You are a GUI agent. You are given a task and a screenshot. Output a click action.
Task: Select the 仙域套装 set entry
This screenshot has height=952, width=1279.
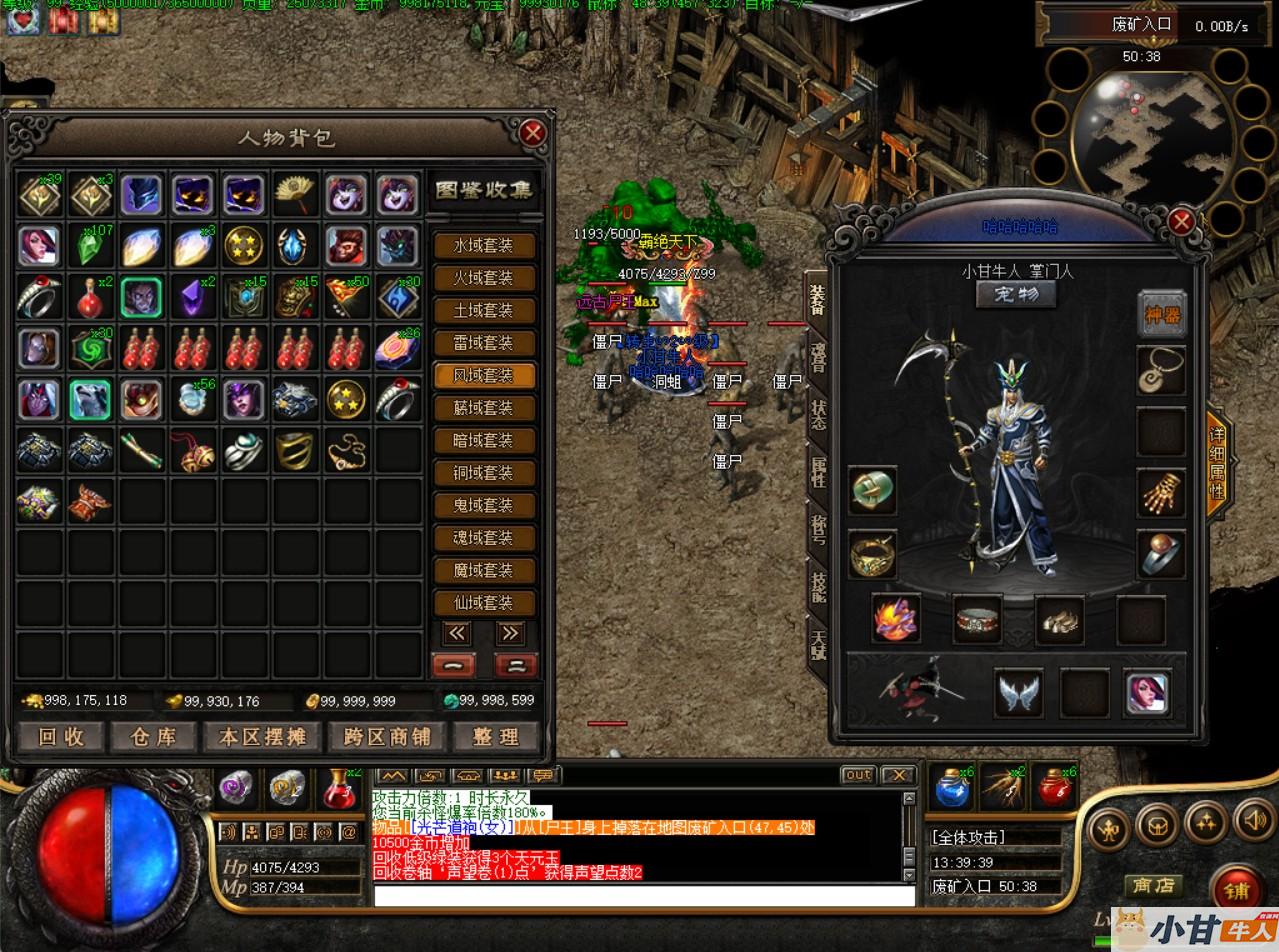pos(484,603)
